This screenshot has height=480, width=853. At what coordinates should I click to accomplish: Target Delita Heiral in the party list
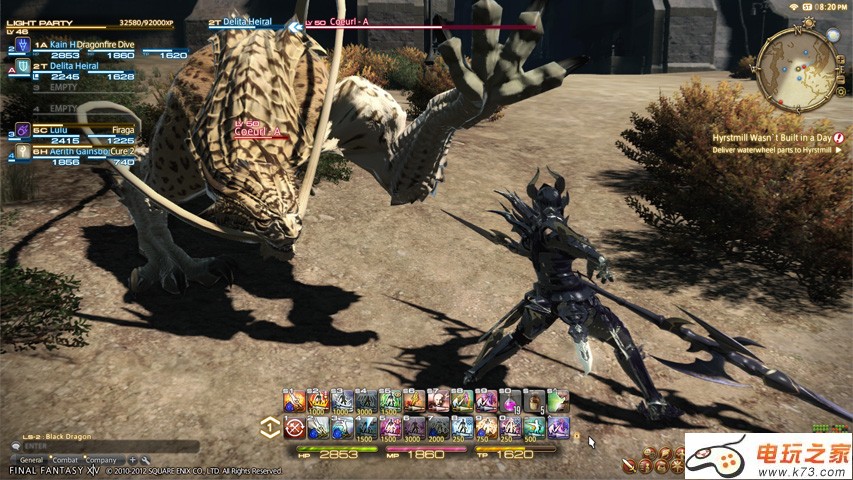tap(70, 65)
